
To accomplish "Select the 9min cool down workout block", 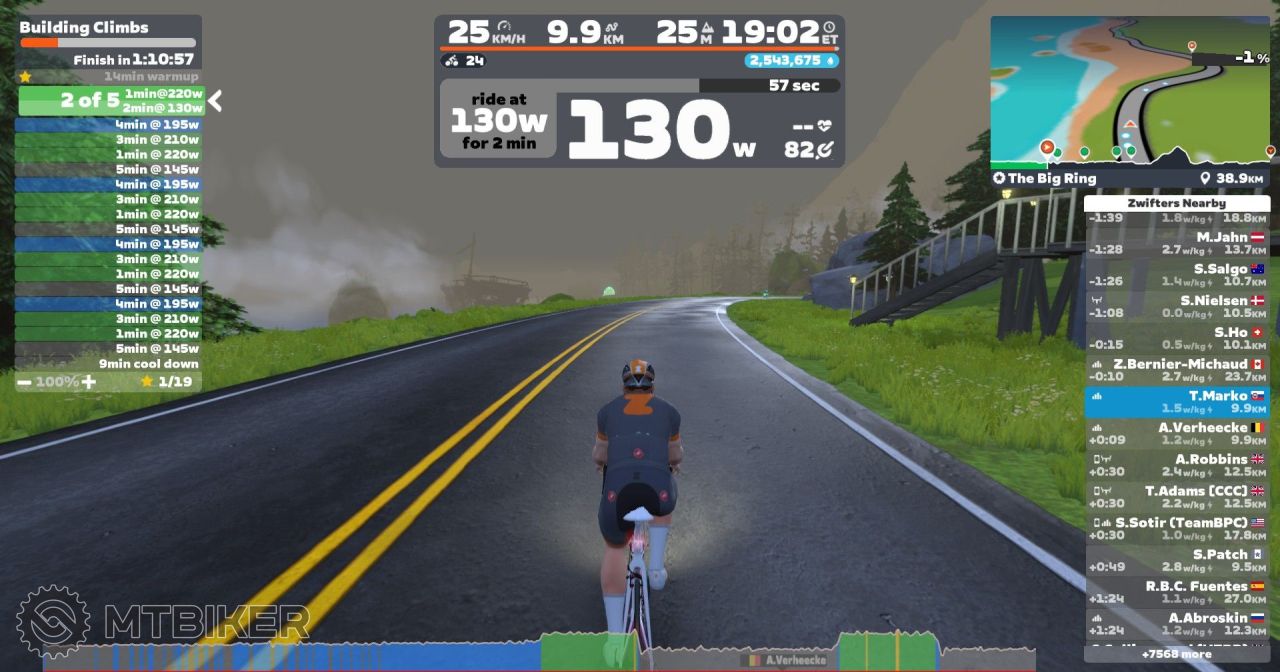I will [x=108, y=364].
